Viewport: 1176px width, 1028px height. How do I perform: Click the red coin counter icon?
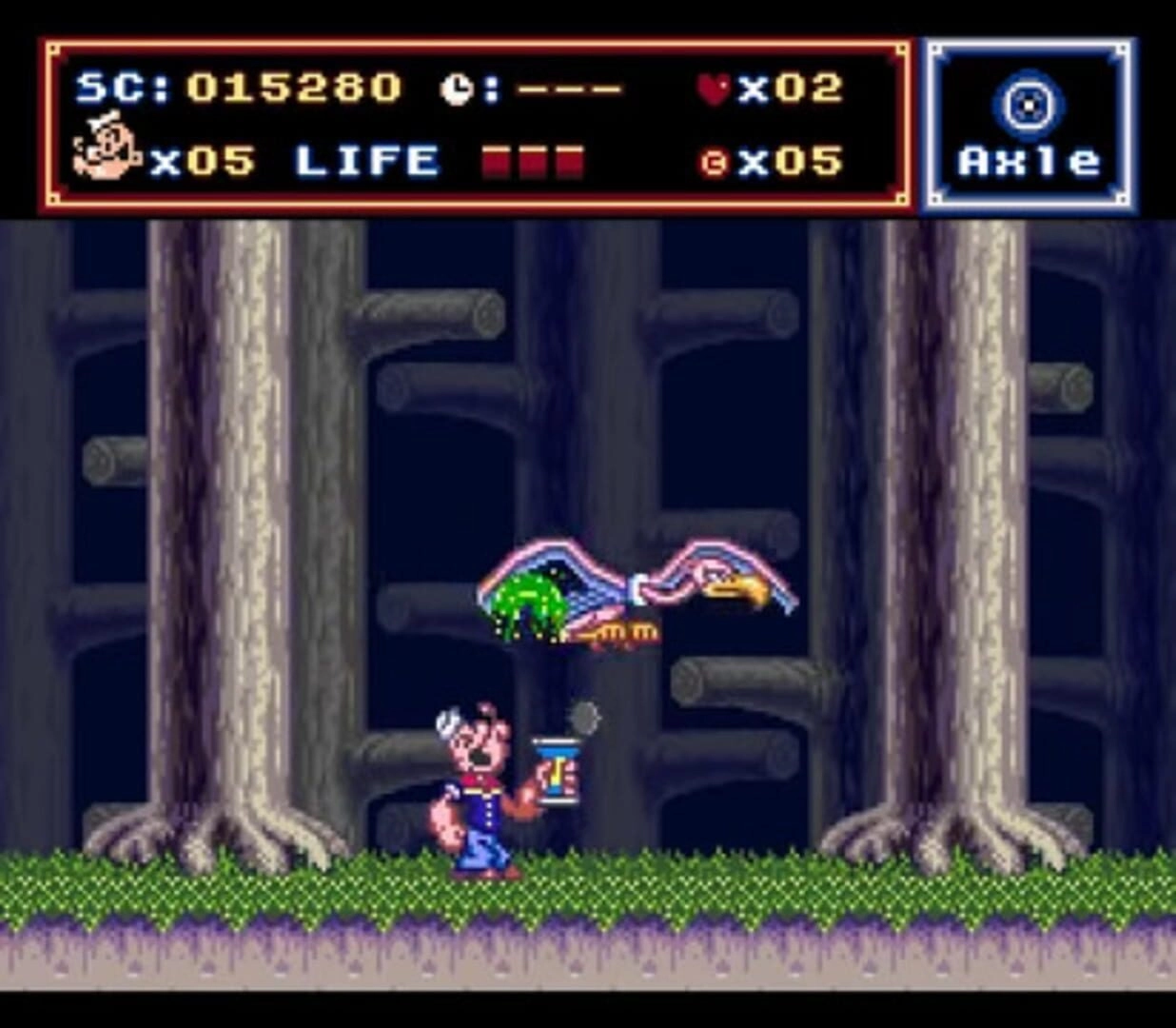pos(713,163)
